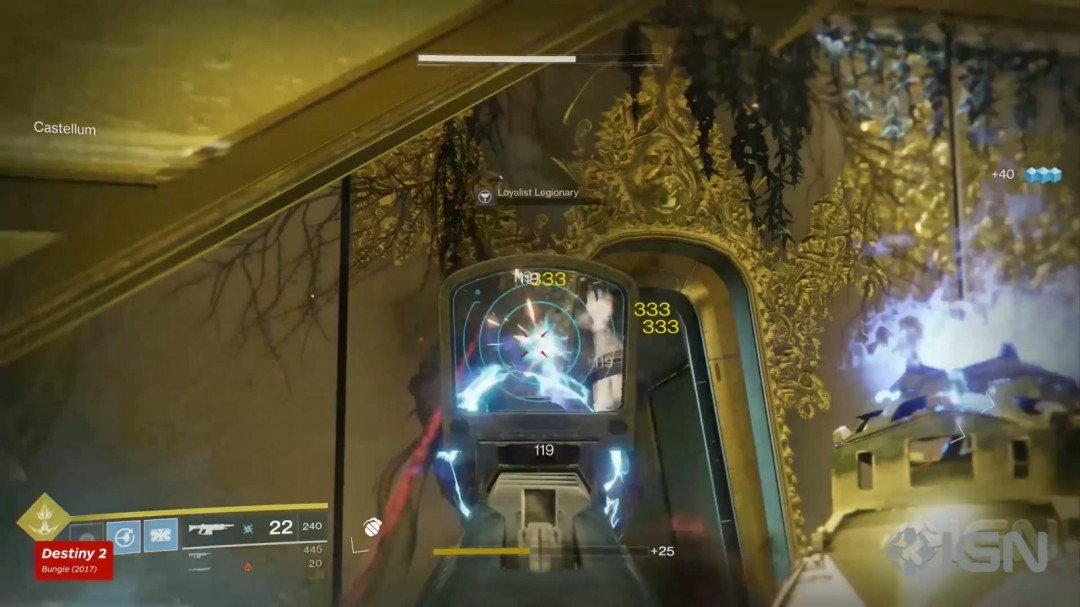1080x607 pixels.
Task: Select the dimmed grenade ability slot
Action: [x=88, y=535]
